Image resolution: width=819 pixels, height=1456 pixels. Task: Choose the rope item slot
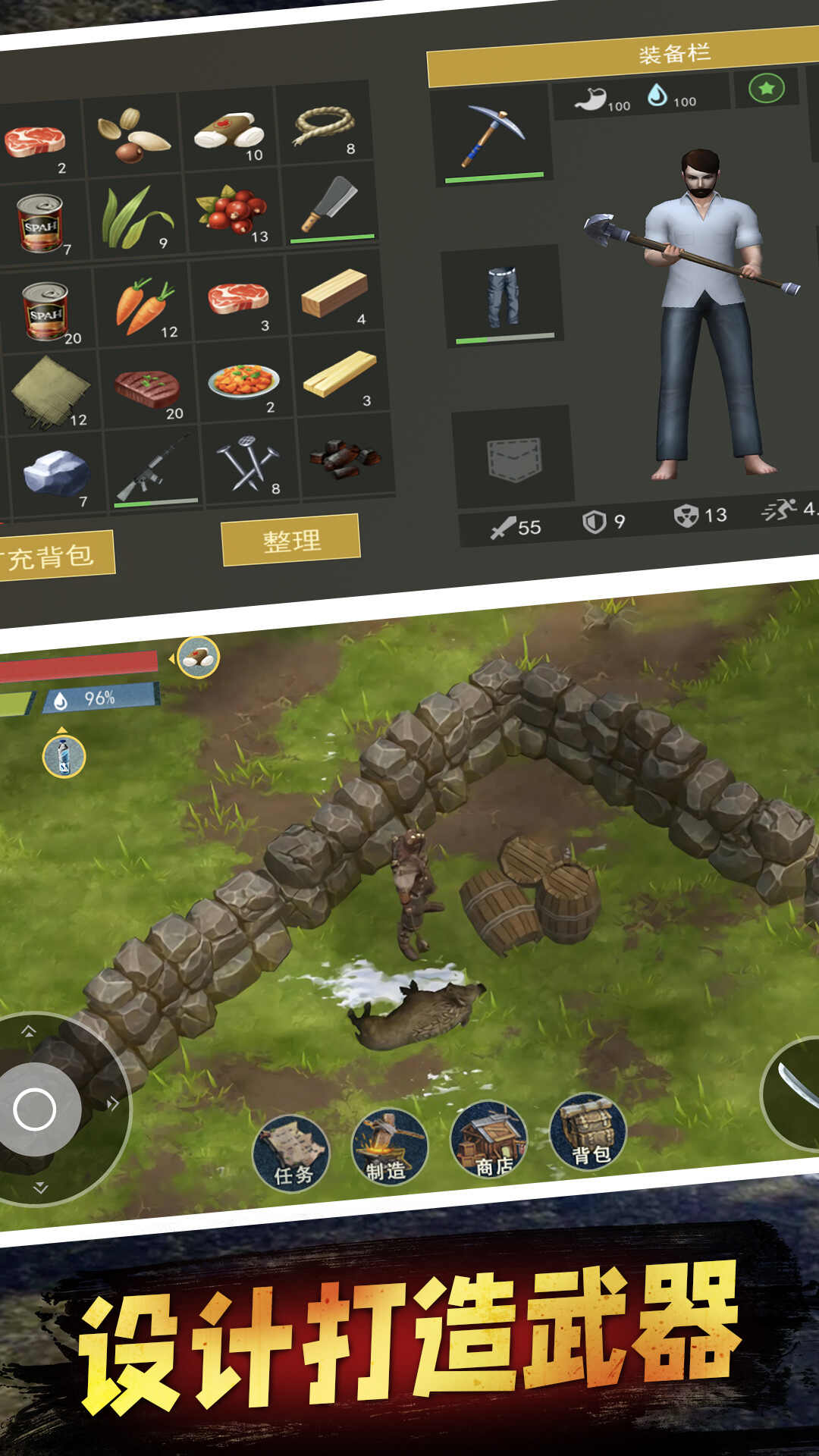click(325, 124)
